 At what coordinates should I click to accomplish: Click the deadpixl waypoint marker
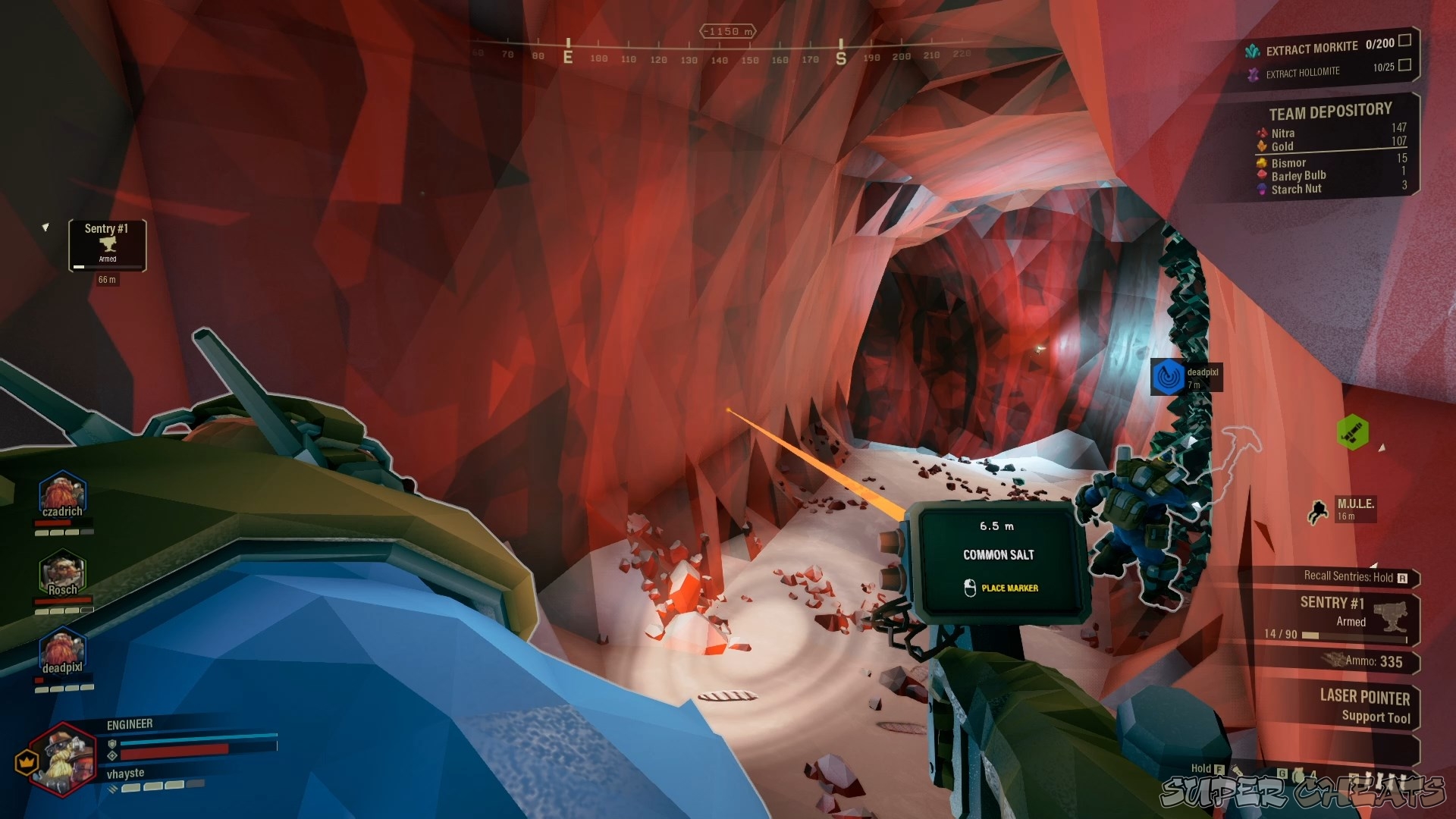point(1169,377)
